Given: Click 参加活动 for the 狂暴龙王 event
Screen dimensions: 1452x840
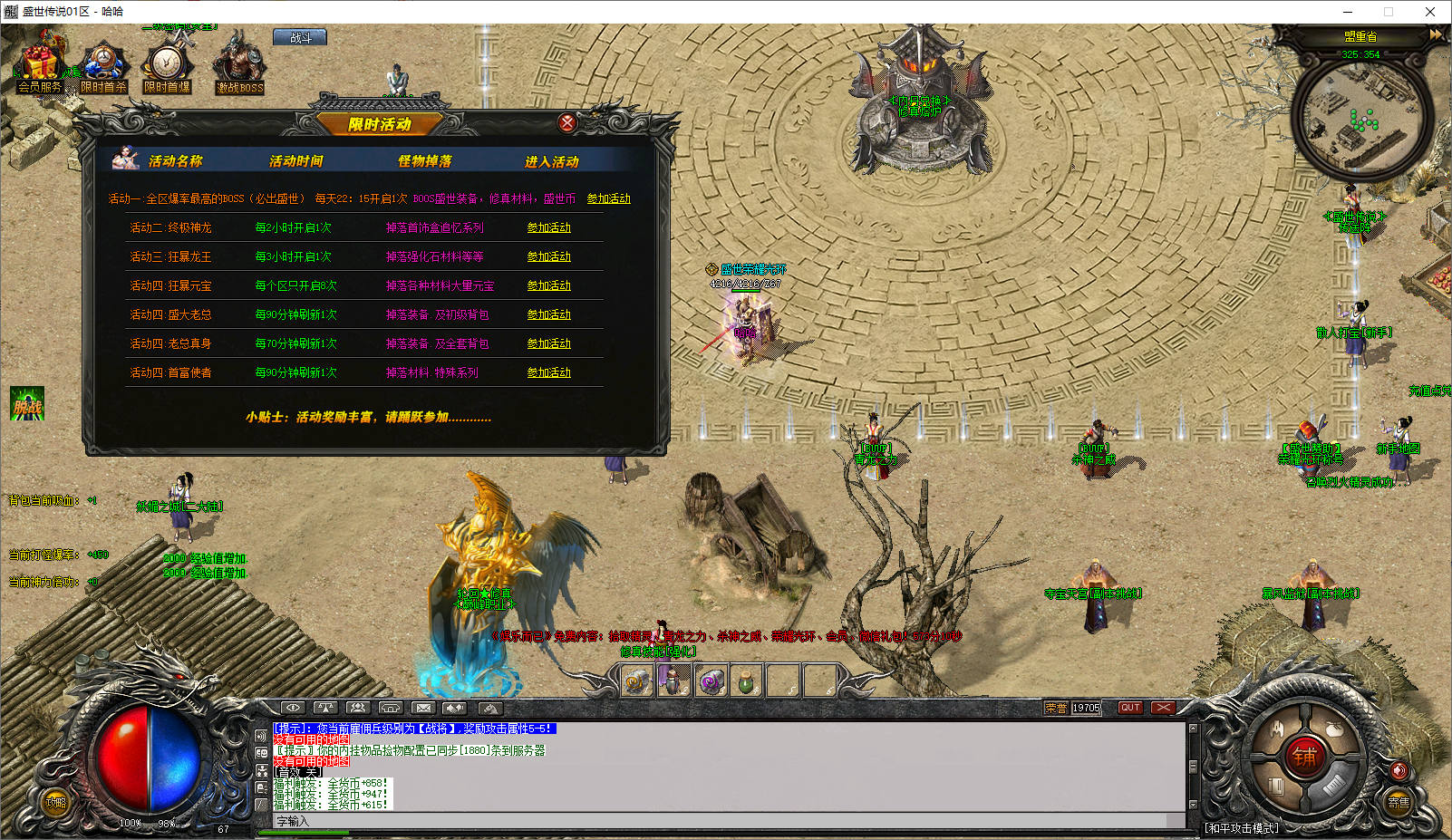Looking at the screenshot, I should click(549, 256).
